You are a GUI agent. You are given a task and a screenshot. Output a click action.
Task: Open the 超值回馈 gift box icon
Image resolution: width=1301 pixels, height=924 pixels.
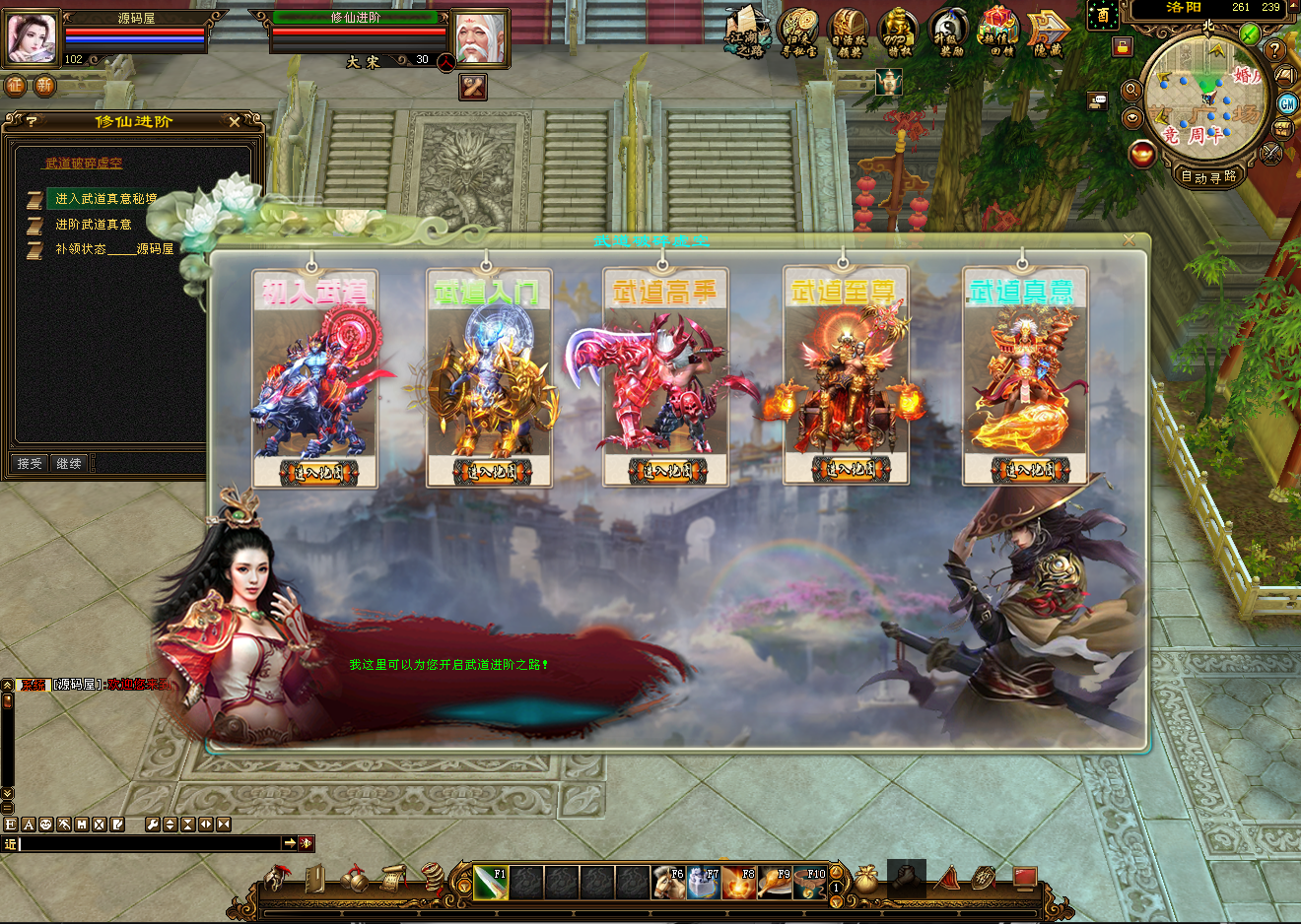(999, 32)
